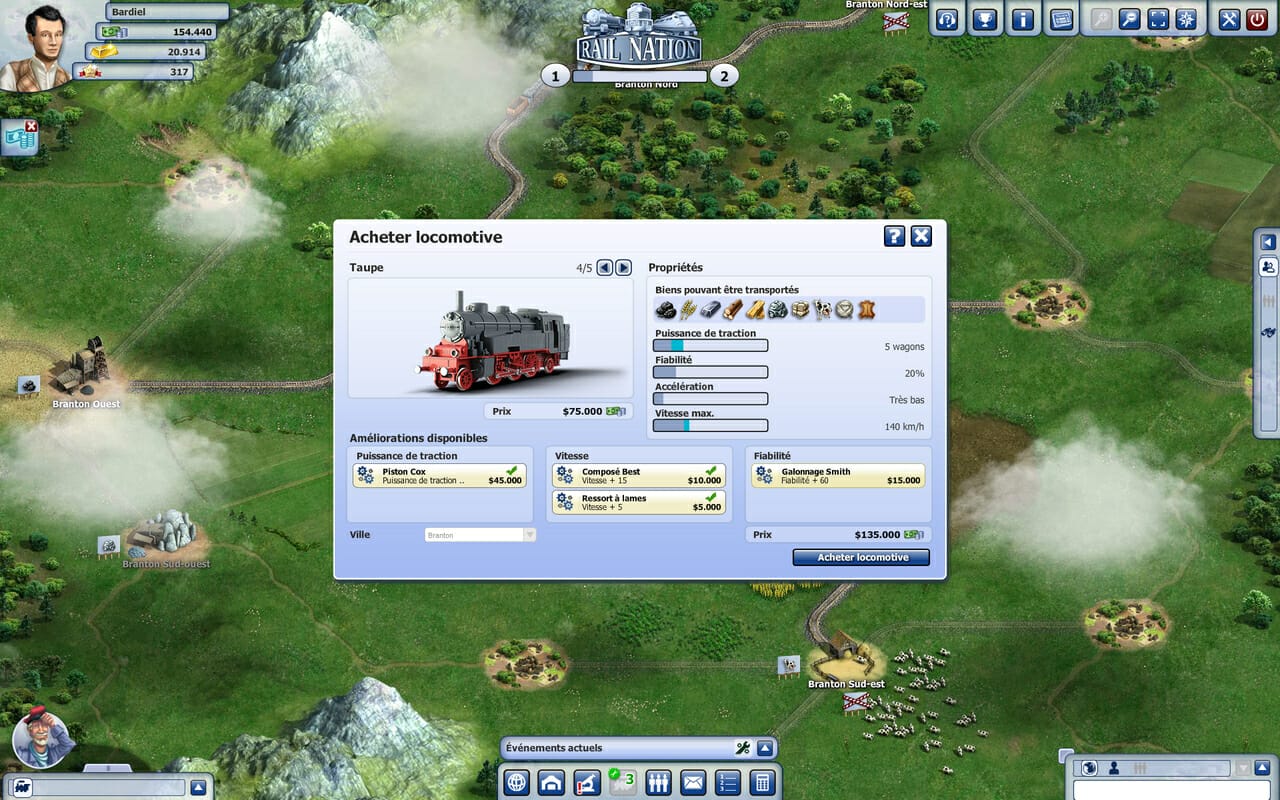This screenshot has height=800, width=1280.
Task: Toggle the Ressort à lames upgrade
Action: click(638, 502)
